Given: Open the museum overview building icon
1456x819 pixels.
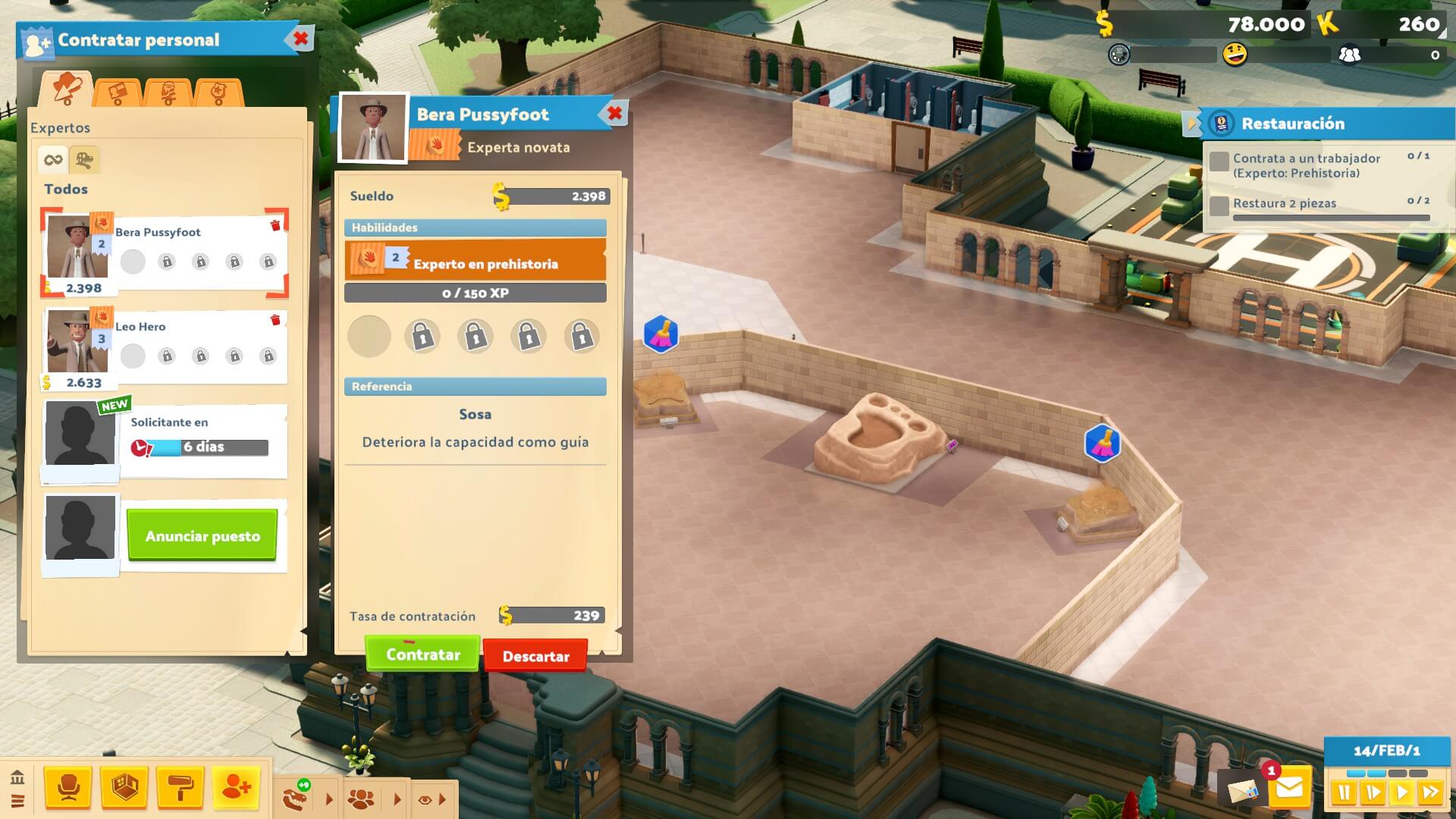Looking at the screenshot, I should coord(17,777).
